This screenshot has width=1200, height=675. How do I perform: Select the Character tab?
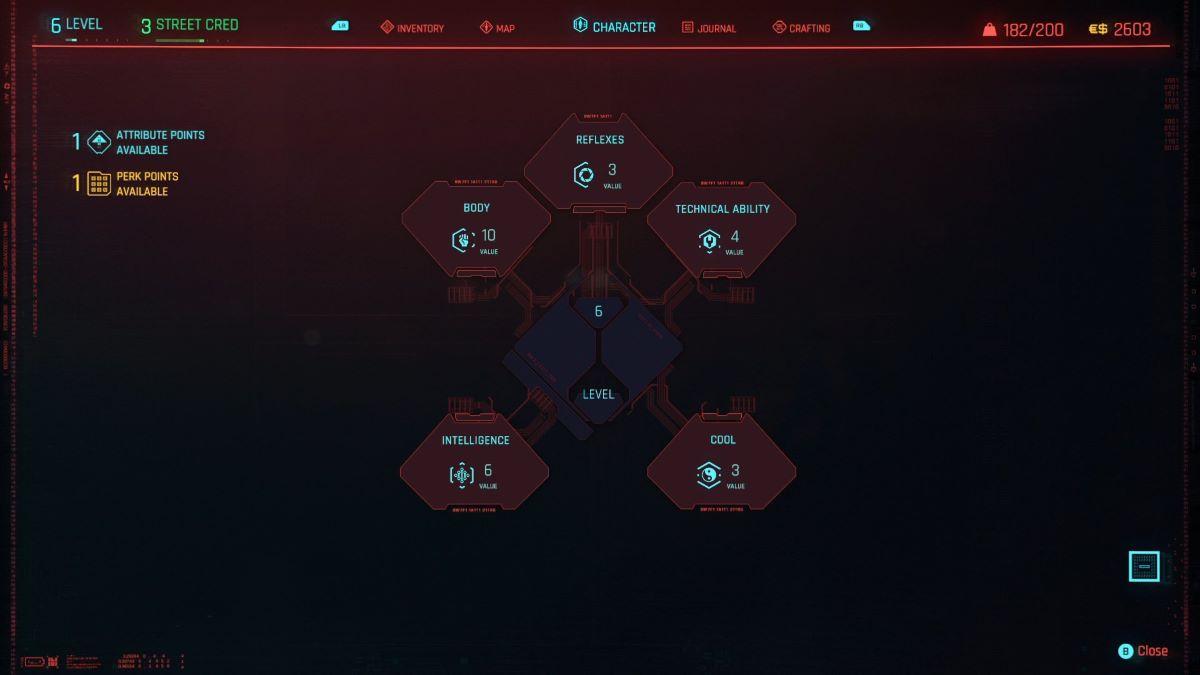(x=614, y=27)
